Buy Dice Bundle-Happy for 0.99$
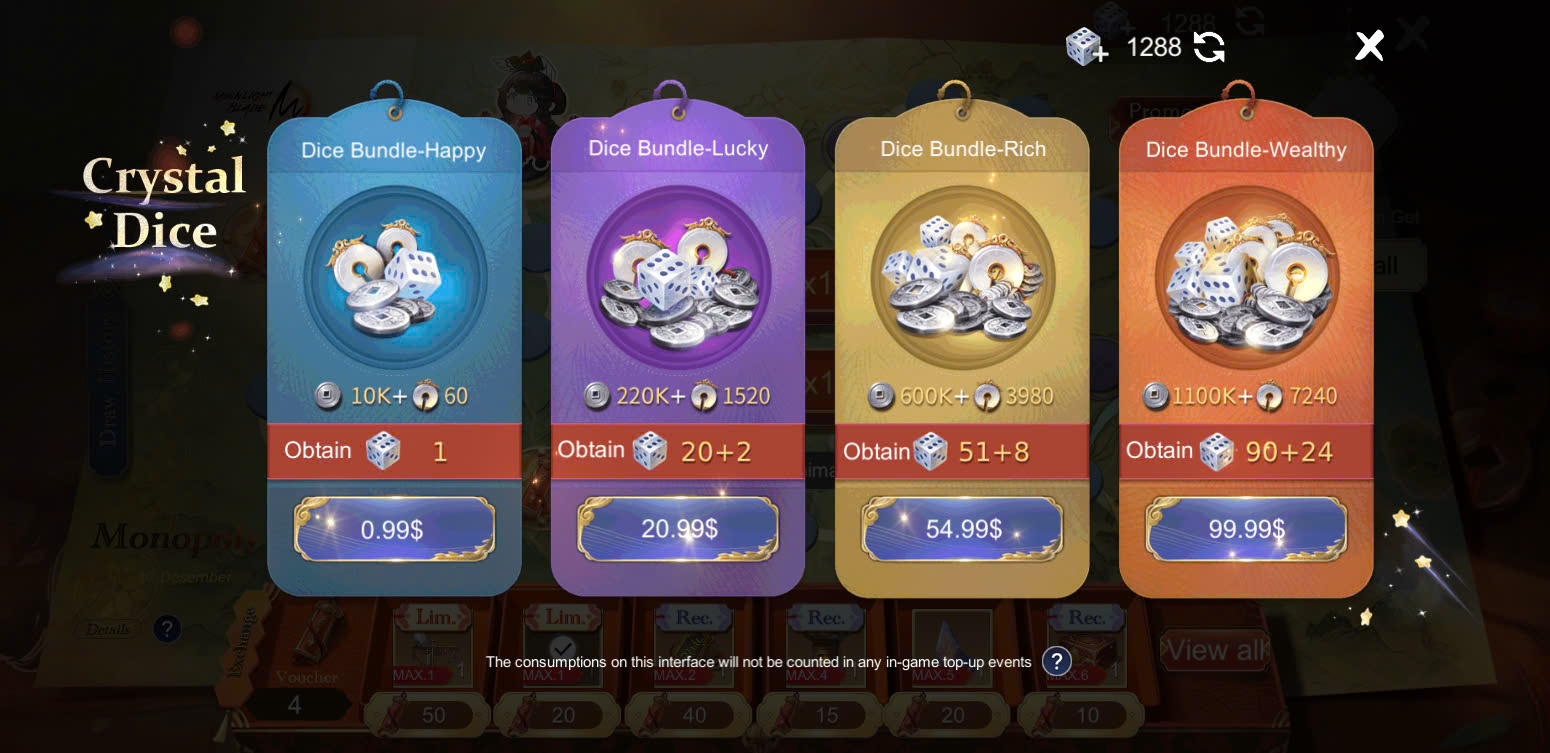Image resolution: width=1550 pixels, height=753 pixels. point(394,529)
